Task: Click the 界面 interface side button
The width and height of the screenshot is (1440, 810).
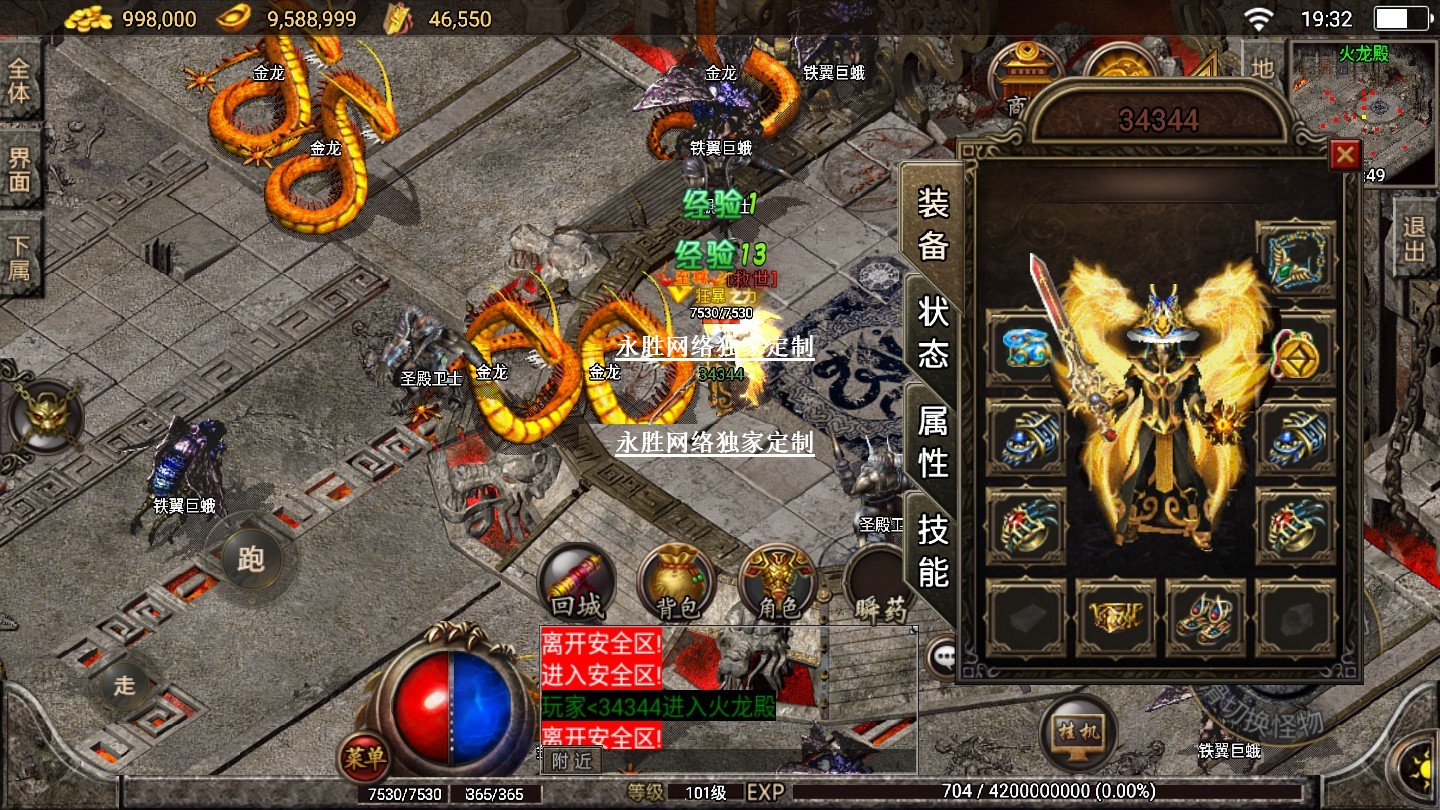Action: click(x=20, y=167)
